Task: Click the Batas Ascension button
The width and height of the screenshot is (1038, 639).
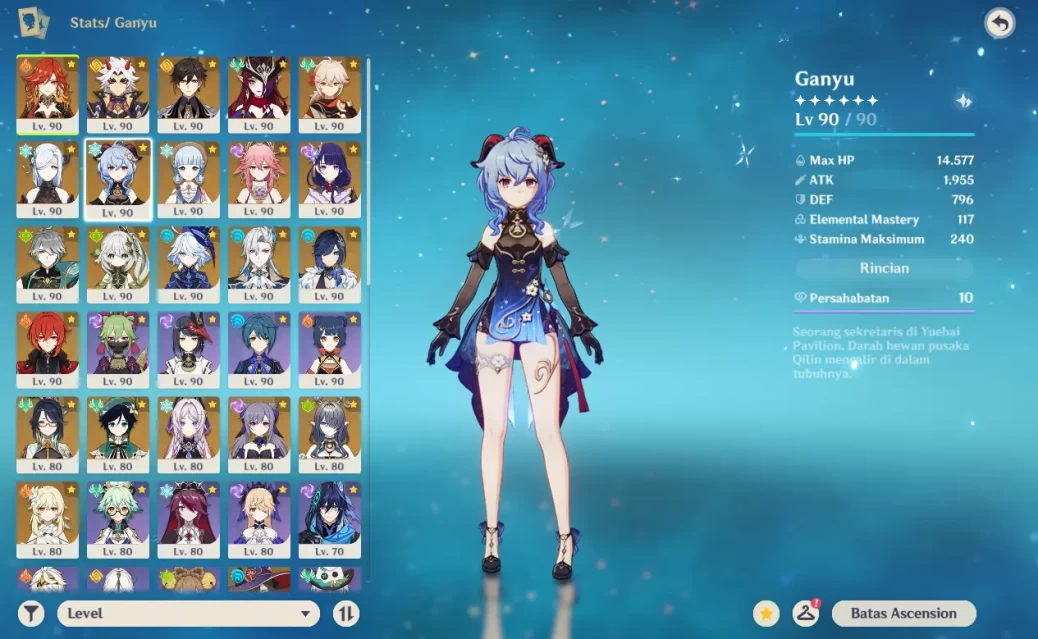Action: click(x=903, y=613)
